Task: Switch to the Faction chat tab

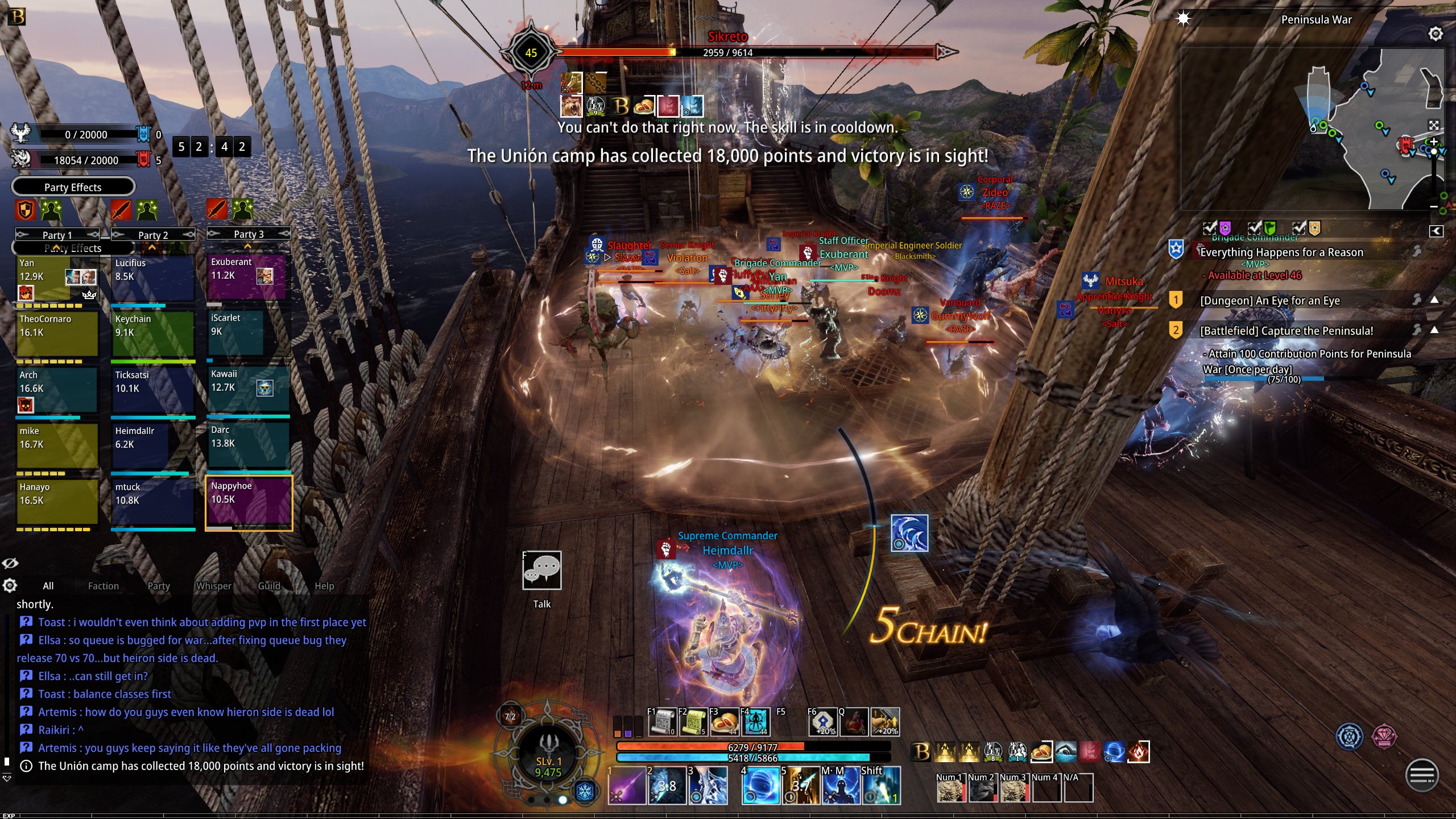Action: [103, 586]
